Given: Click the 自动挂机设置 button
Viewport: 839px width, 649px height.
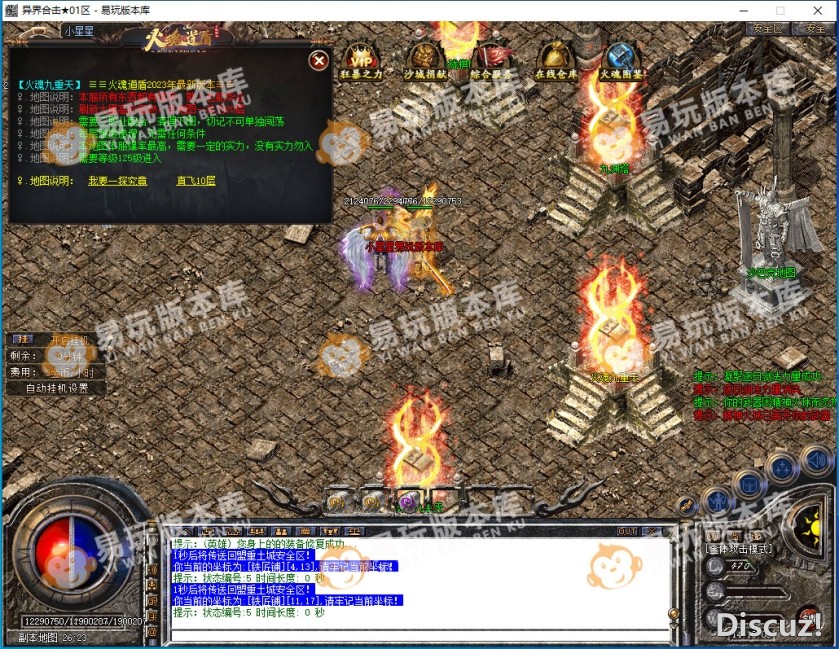Looking at the screenshot, I should pos(56,388).
